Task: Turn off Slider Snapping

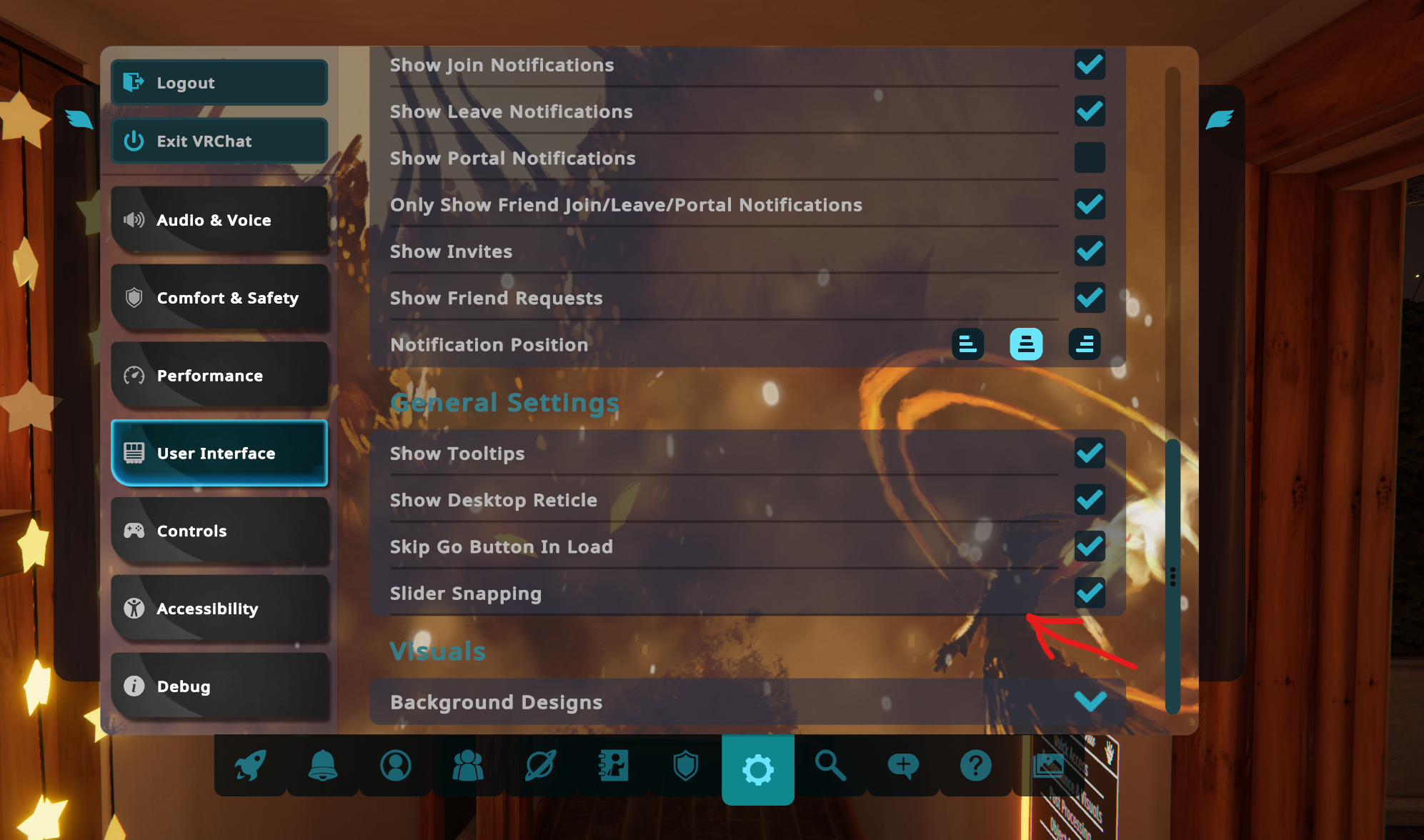Action: (x=1089, y=593)
